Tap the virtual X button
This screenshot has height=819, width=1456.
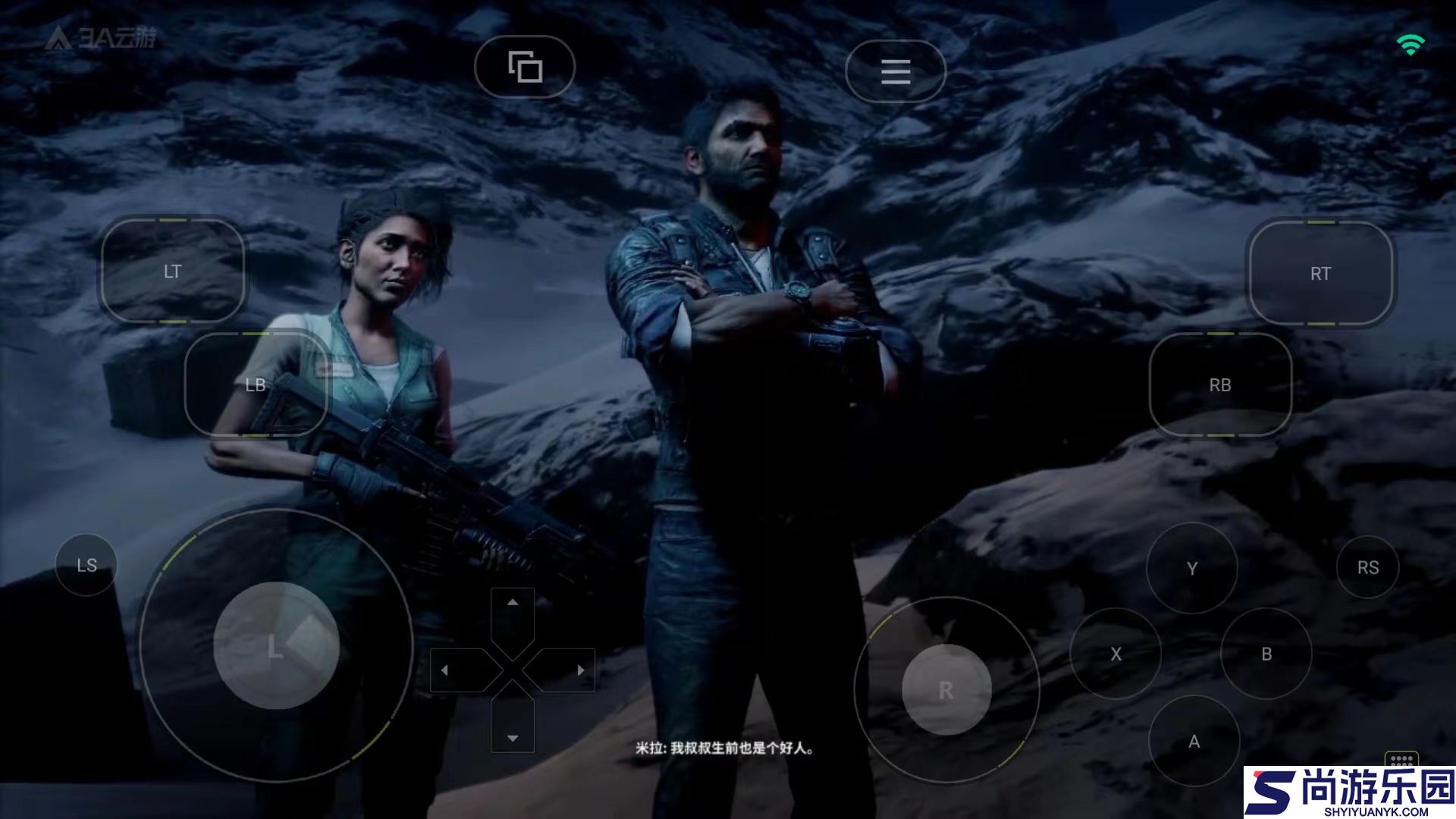point(1116,654)
